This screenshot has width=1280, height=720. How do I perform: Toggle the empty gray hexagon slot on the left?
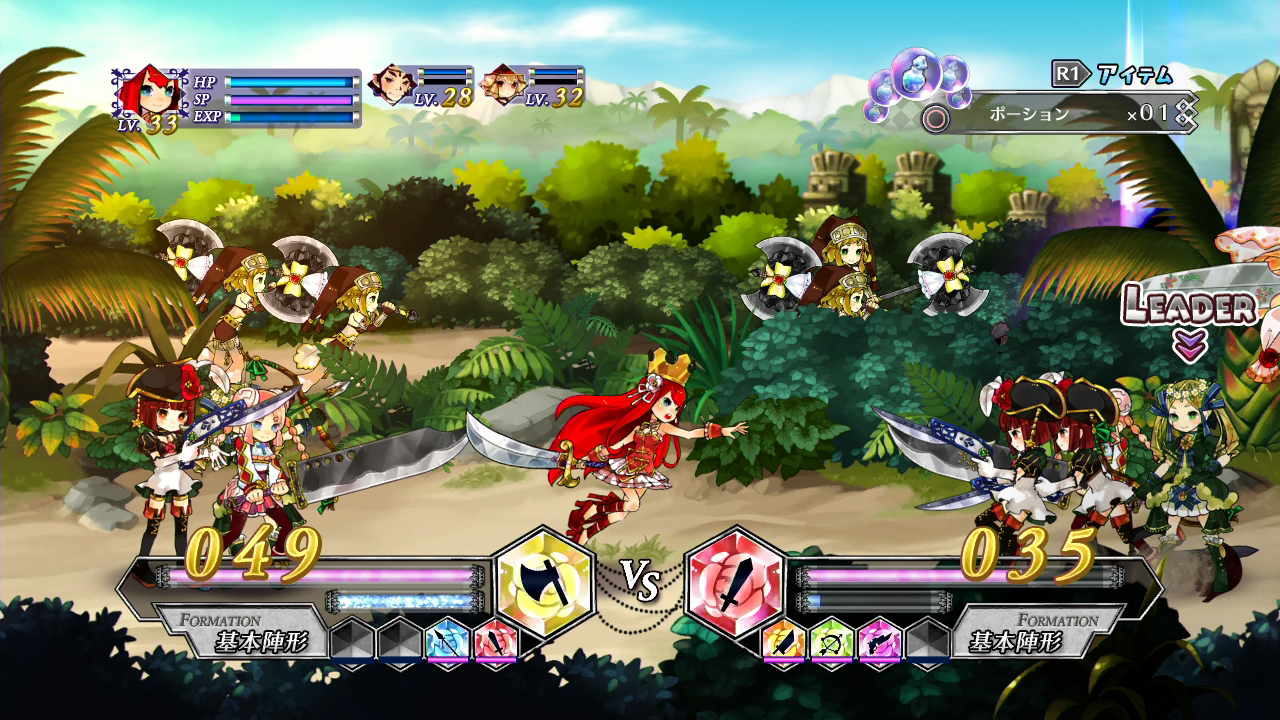pyautogui.click(x=353, y=640)
